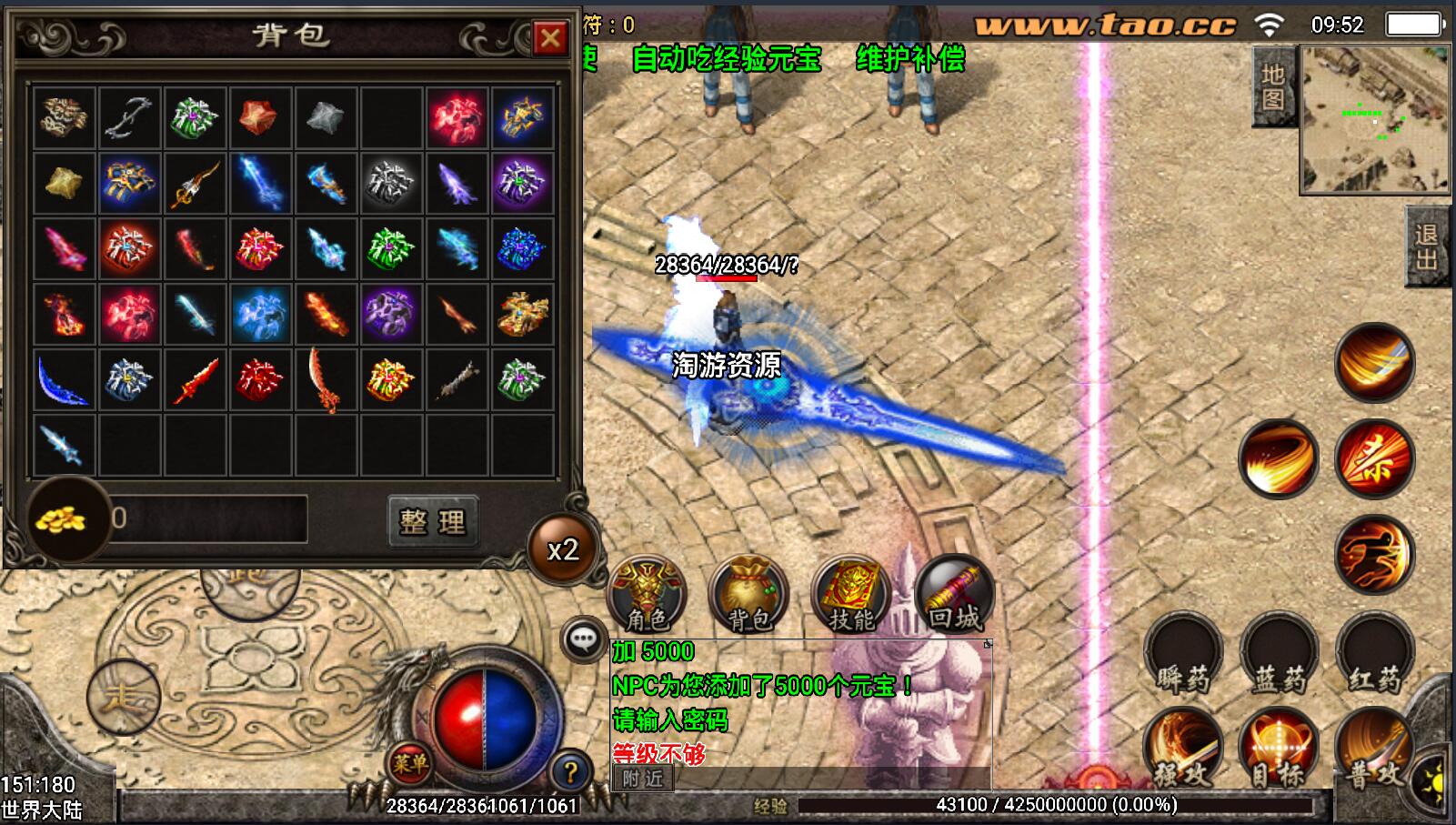
Task: Open chat with the speech bubble icon
Action: tap(583, 639)
